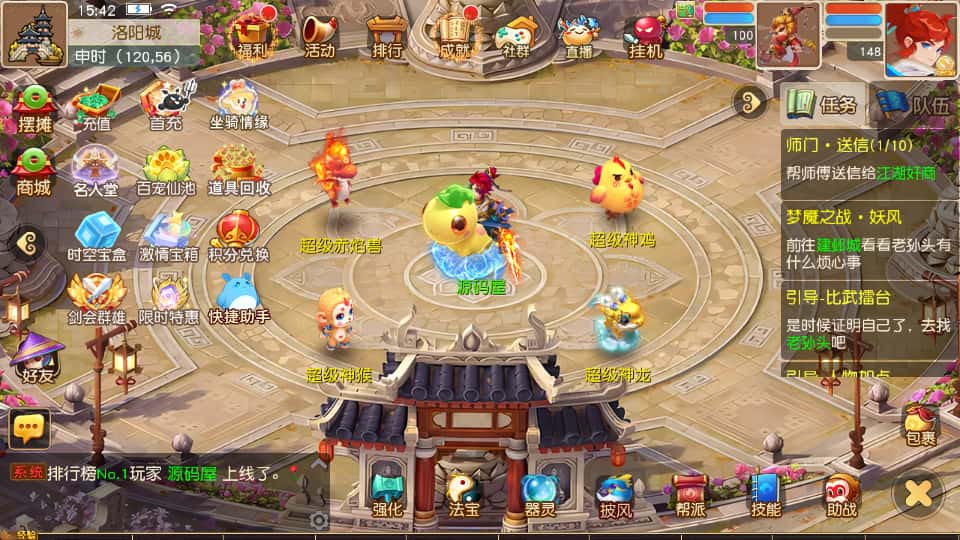Open the 摆摊 stall icon

pos(34,110)
